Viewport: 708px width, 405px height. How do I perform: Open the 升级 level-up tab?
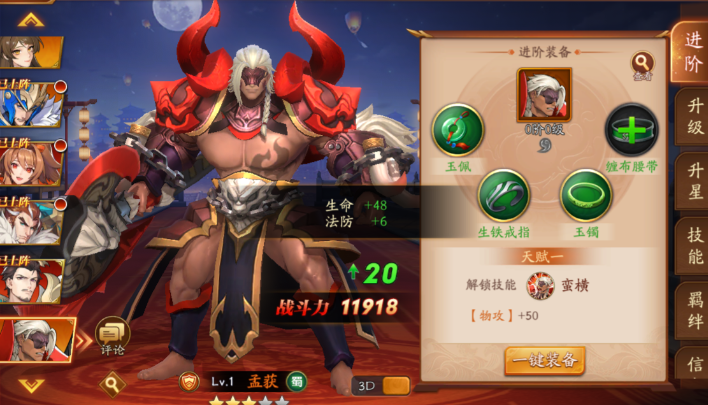(690, 118)
